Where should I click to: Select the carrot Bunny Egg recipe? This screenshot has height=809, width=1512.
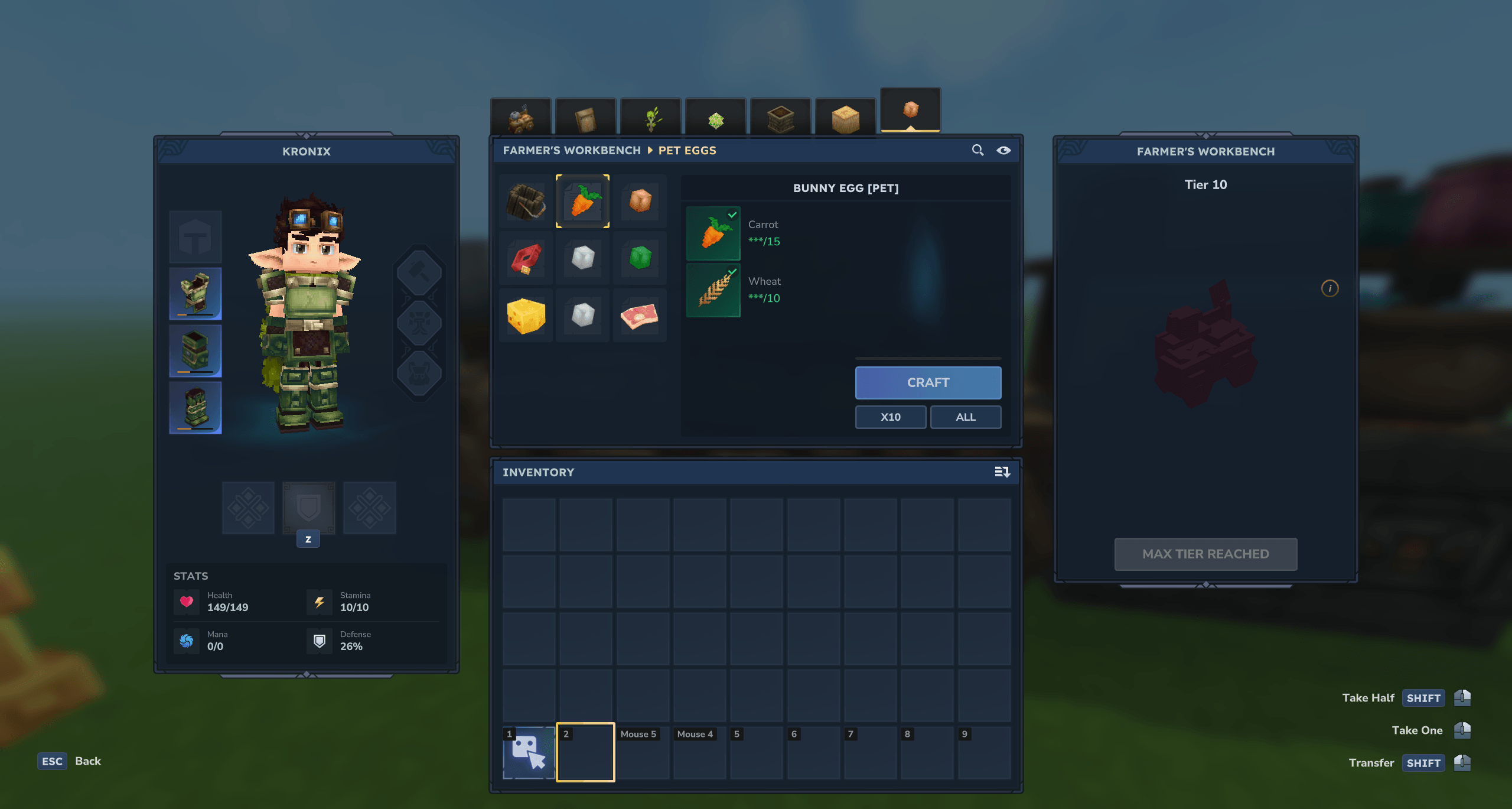click(x=582, y=201)
